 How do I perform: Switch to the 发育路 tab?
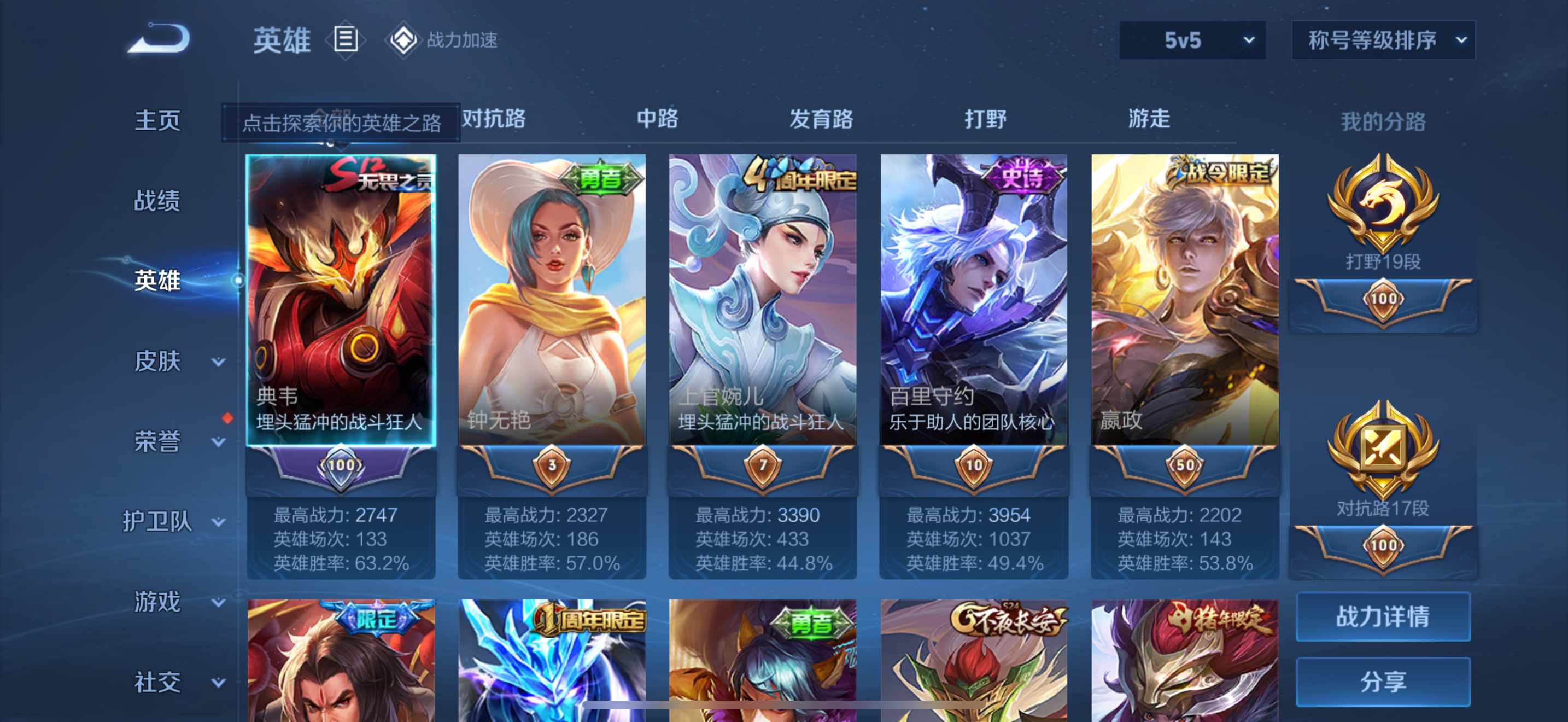point(821,119)
